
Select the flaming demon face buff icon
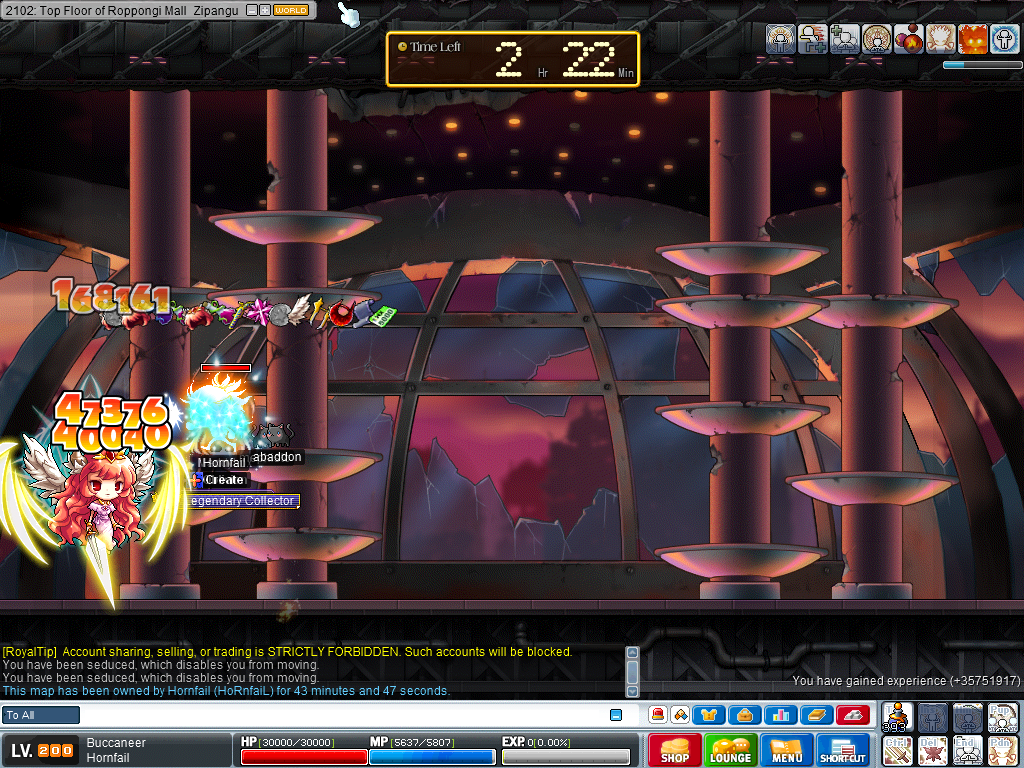pyautogui.click(x=972, y=40)
